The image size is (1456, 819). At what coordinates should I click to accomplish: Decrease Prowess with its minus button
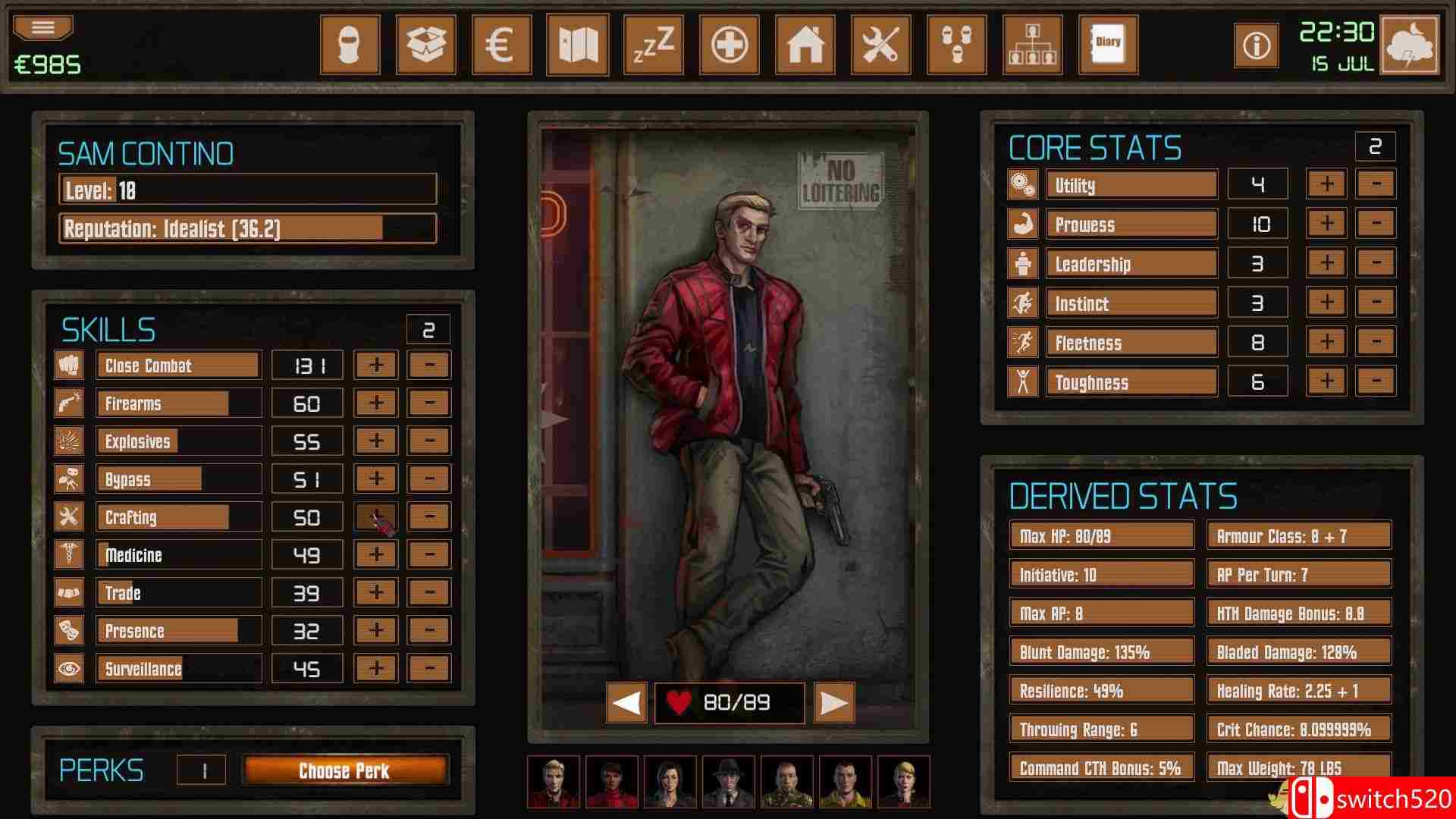[1374, 223]
